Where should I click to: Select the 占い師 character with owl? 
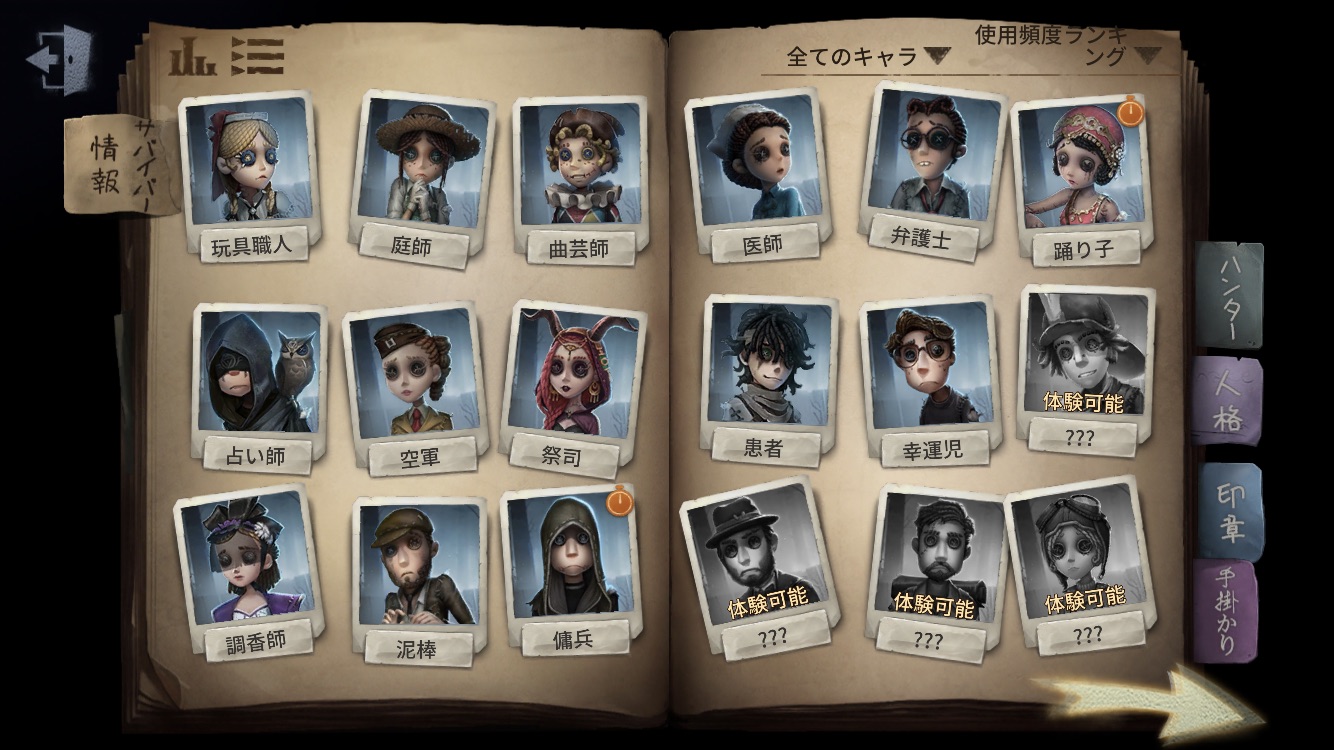pos(260,373)
